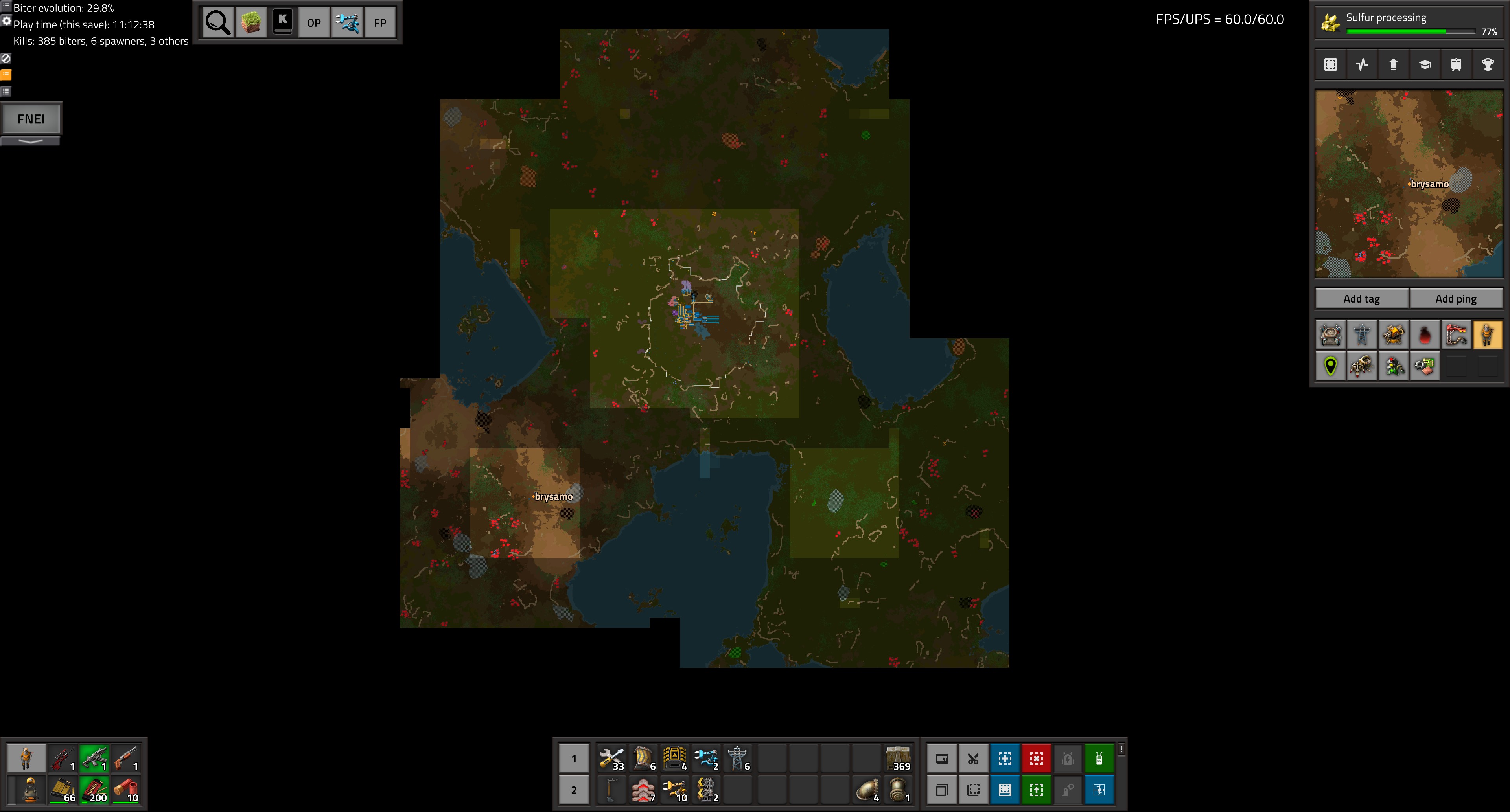Click the magnifying glass search button
Viewport: 1510px width, 812px height.
[x=217, y=23]
